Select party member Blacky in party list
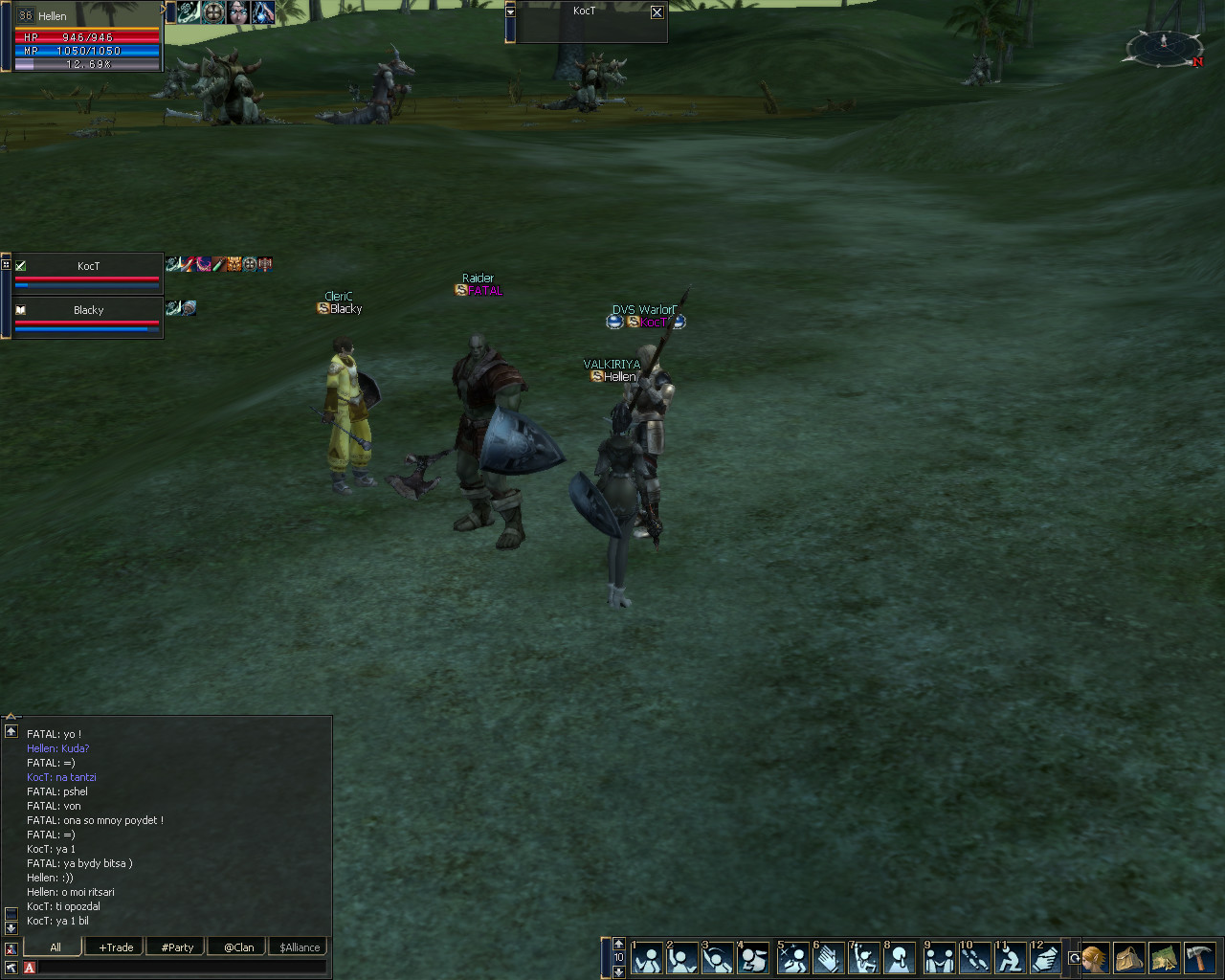 coord(88,311)
